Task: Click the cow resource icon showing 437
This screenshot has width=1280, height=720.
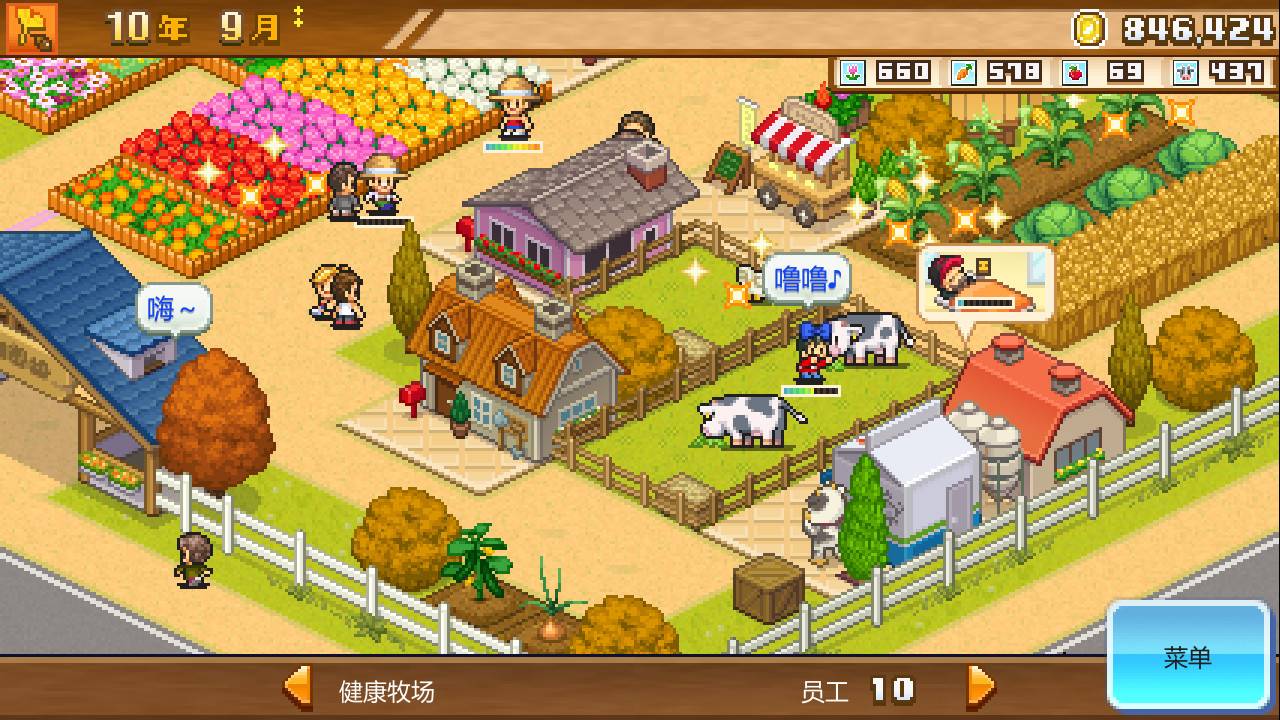Action: coord(1185,71)
